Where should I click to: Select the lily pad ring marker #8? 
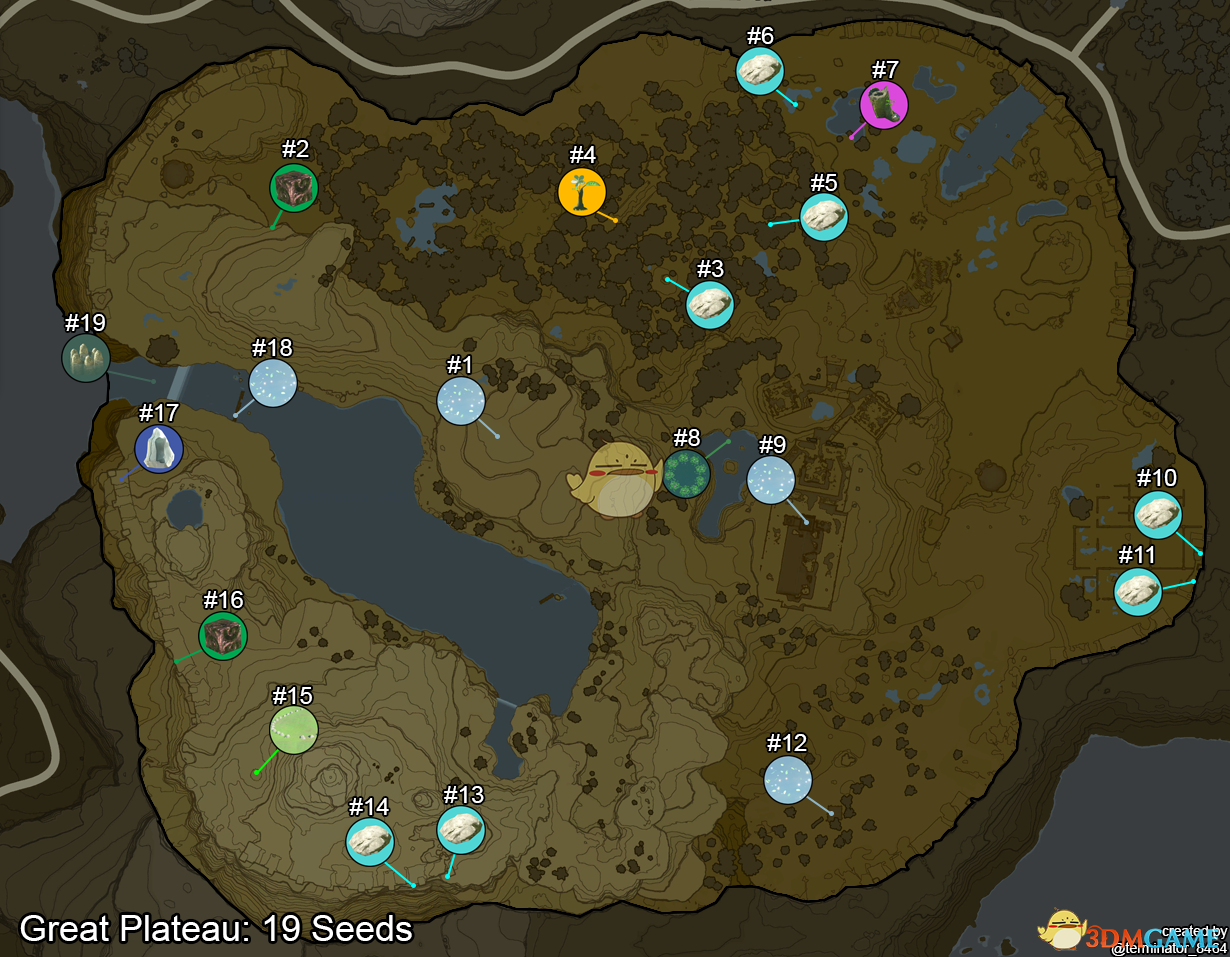(686, 473)
